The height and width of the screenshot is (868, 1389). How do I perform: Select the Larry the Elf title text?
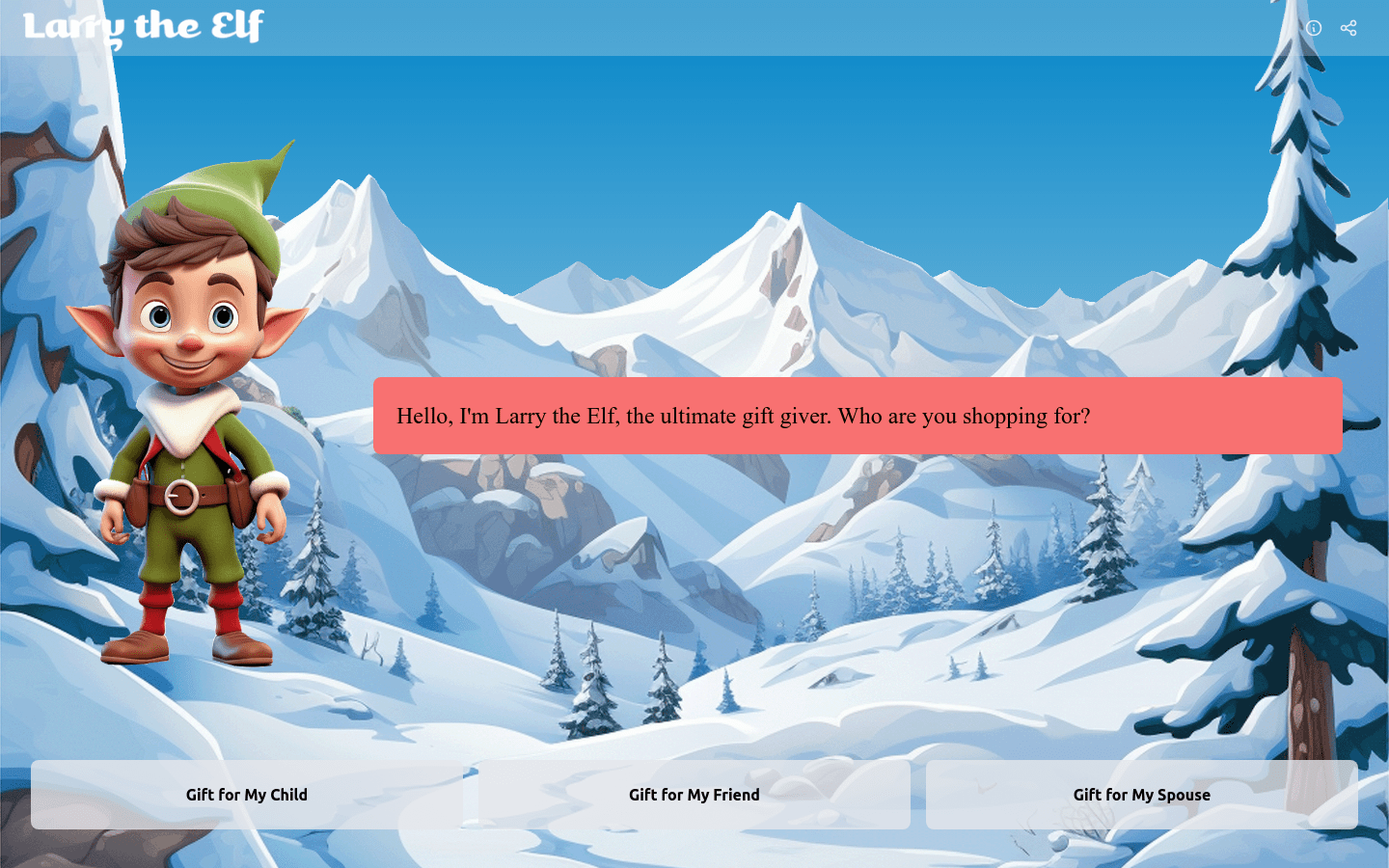click(143, 27)
